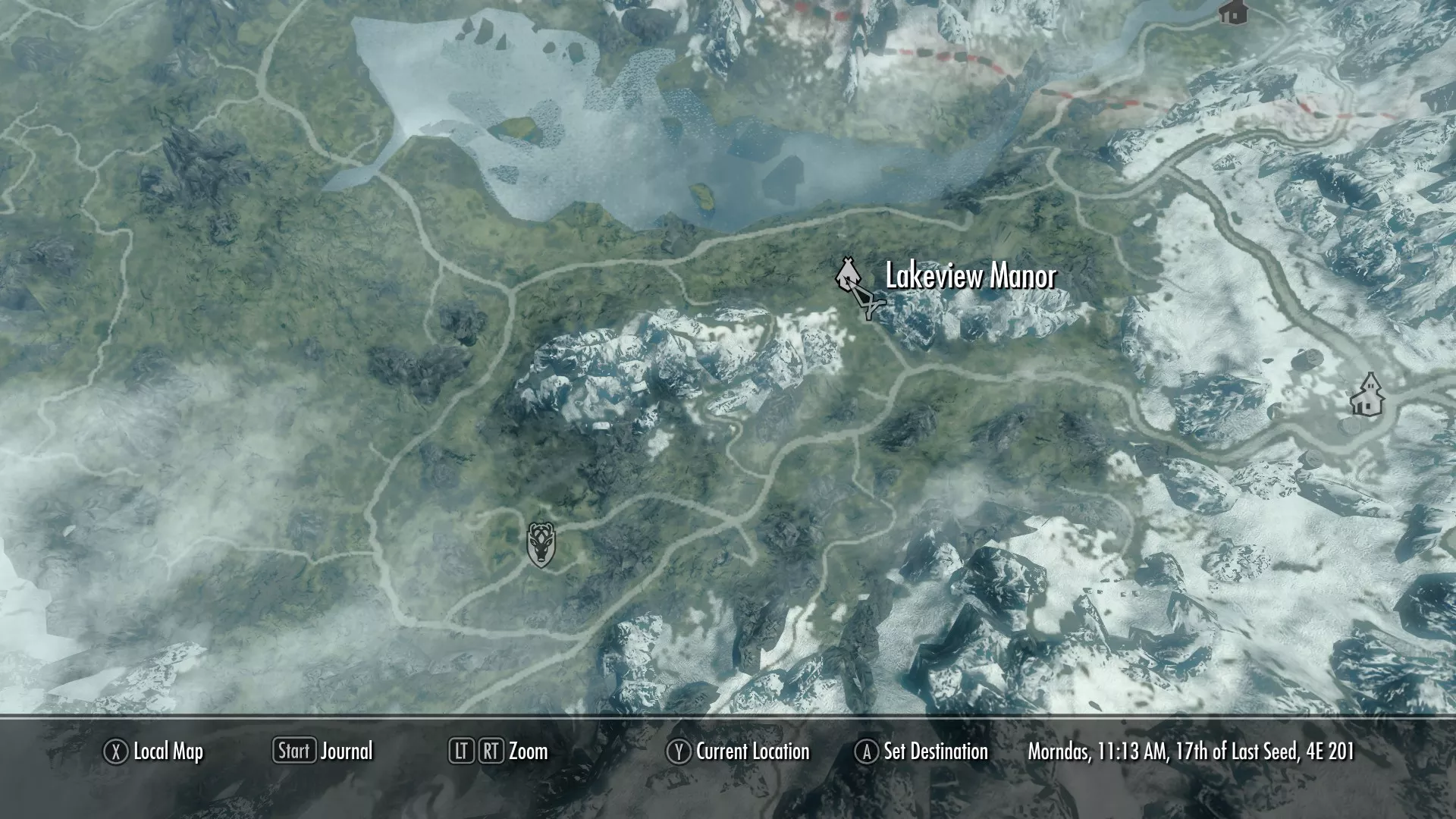Pick the dark house marker at top edge
Screen dimensions: 1456x819
pyautogui.click(x=1233, y=11)
